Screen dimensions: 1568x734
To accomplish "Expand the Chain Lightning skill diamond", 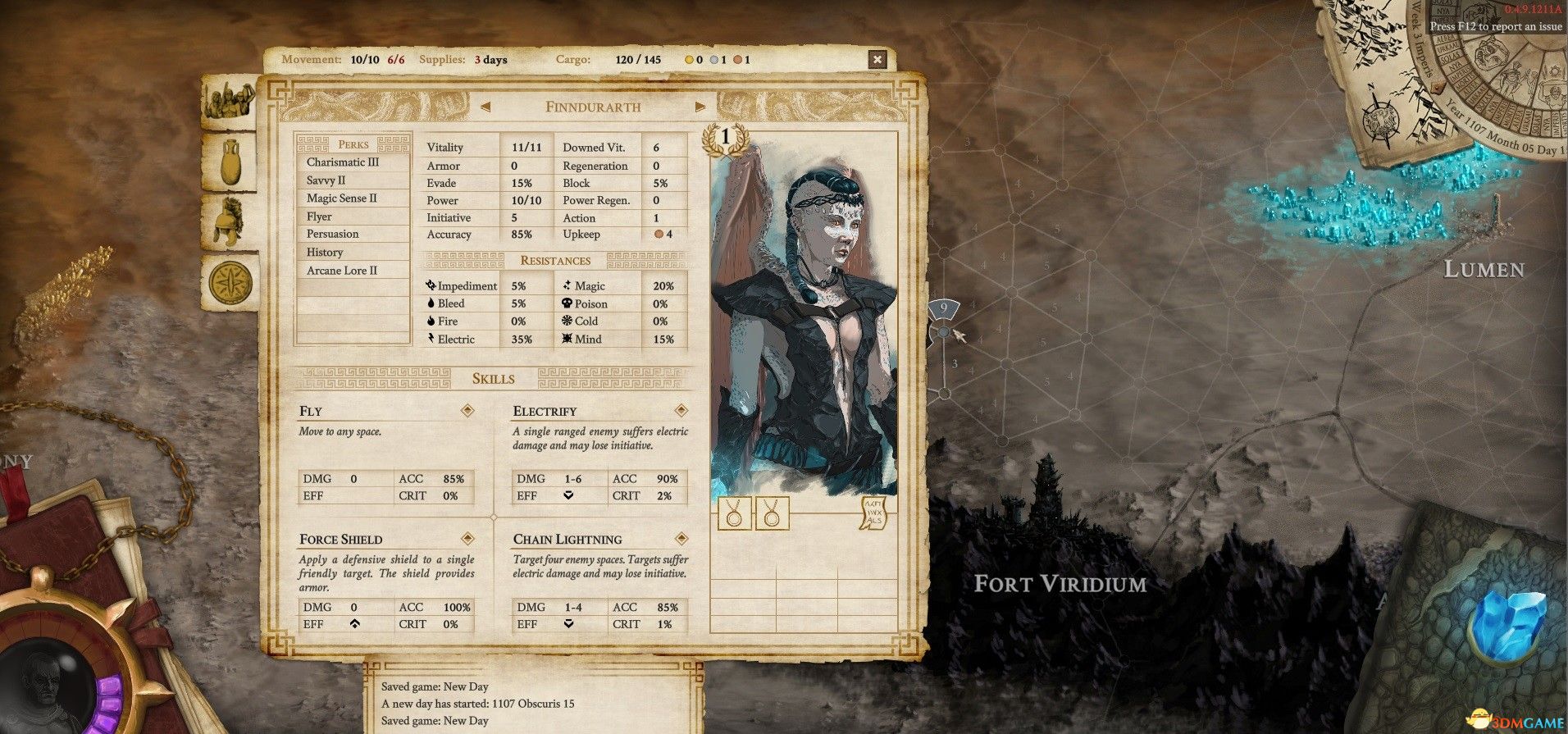I will [681, 537].
